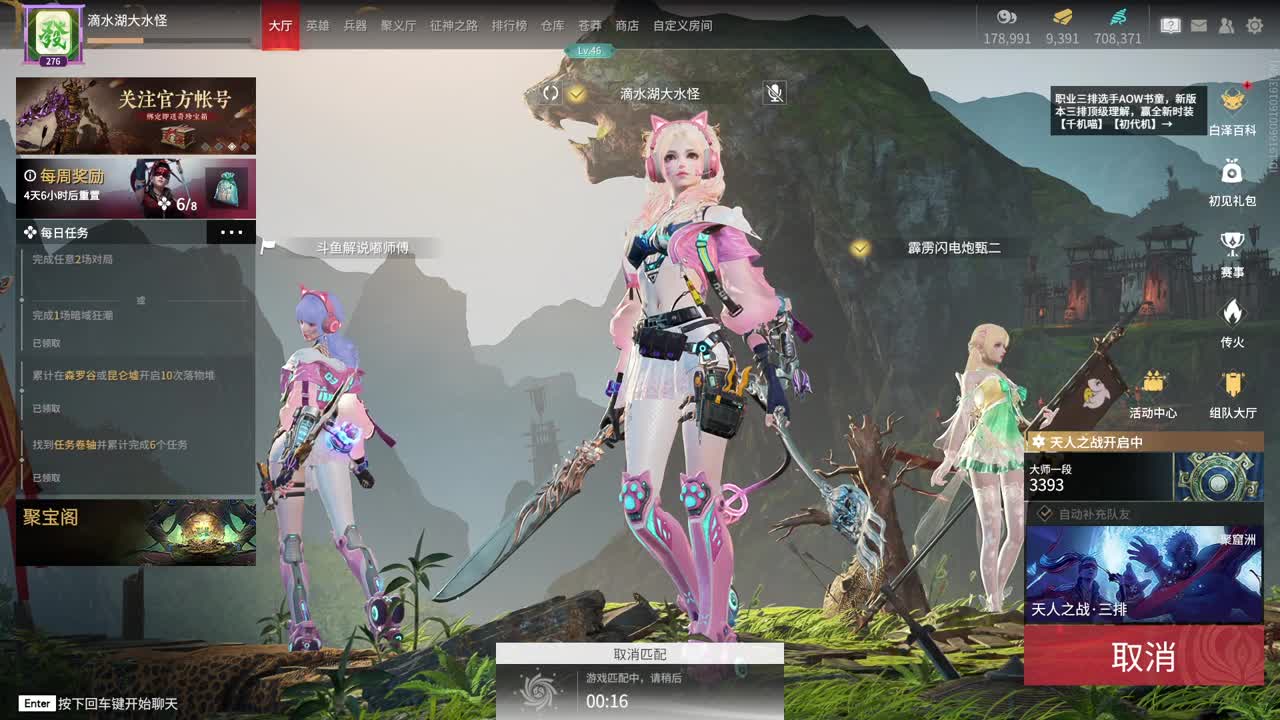Open the 每日任务 more options menu
This screenshot has width=1280, height=720.
click(x=232, y=232)
